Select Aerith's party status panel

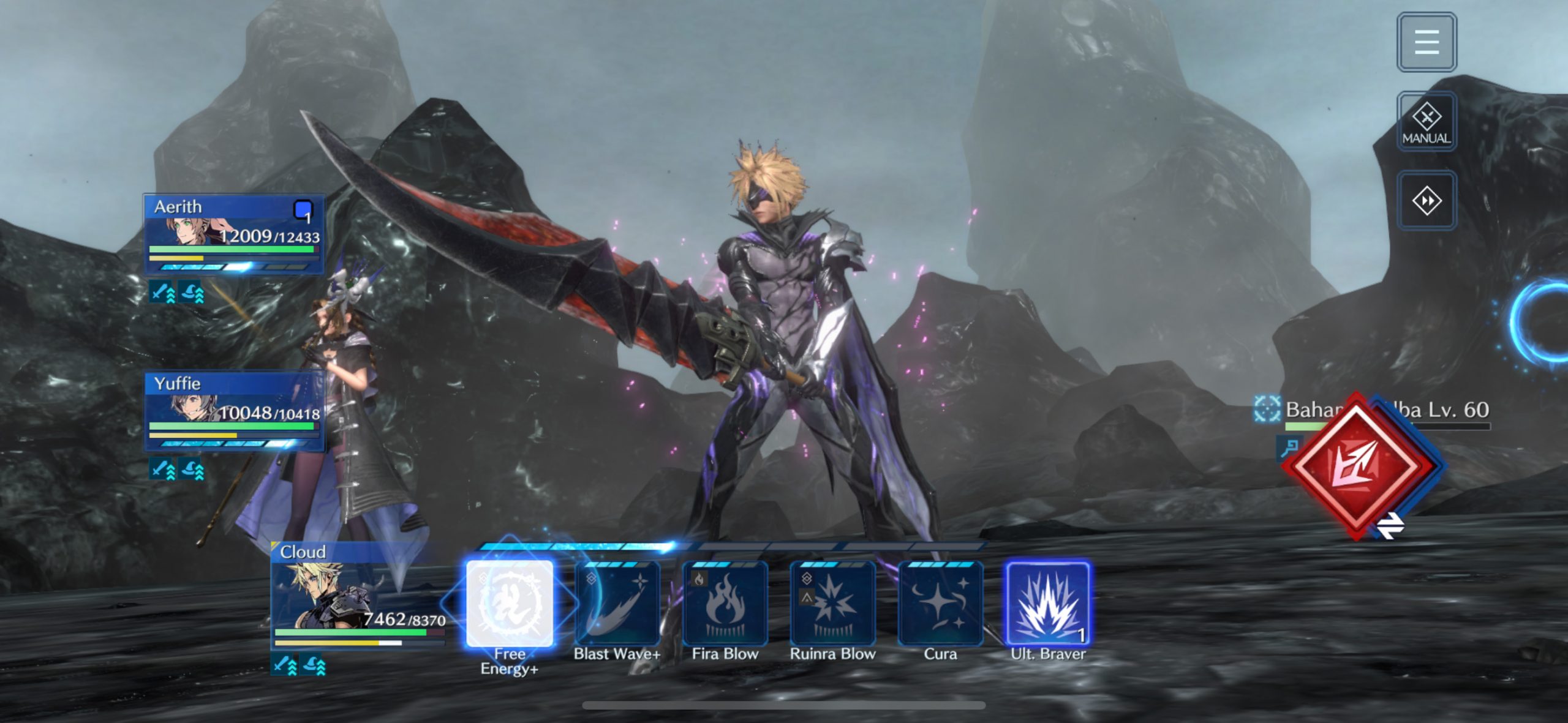pyautogui.click(x=234, y=234)
